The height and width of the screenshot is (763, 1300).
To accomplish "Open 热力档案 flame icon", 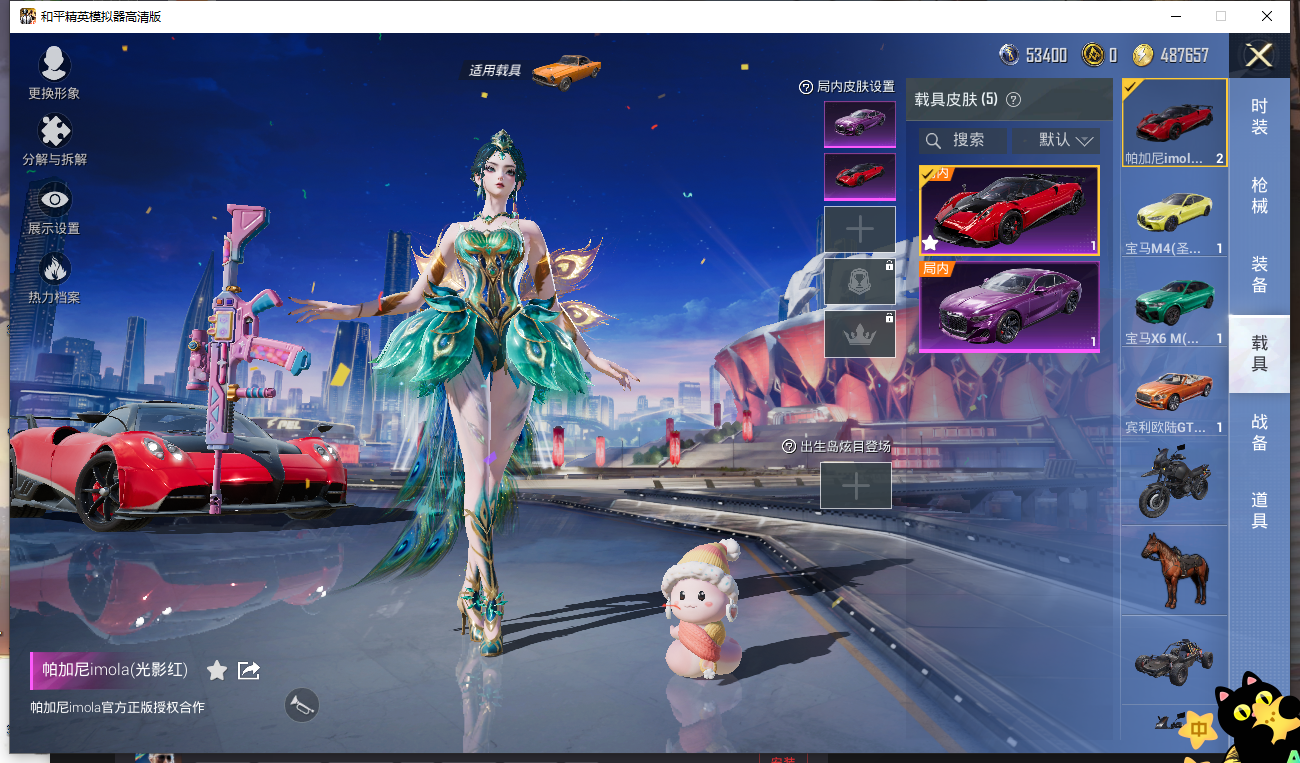I will tap(54, 275).
